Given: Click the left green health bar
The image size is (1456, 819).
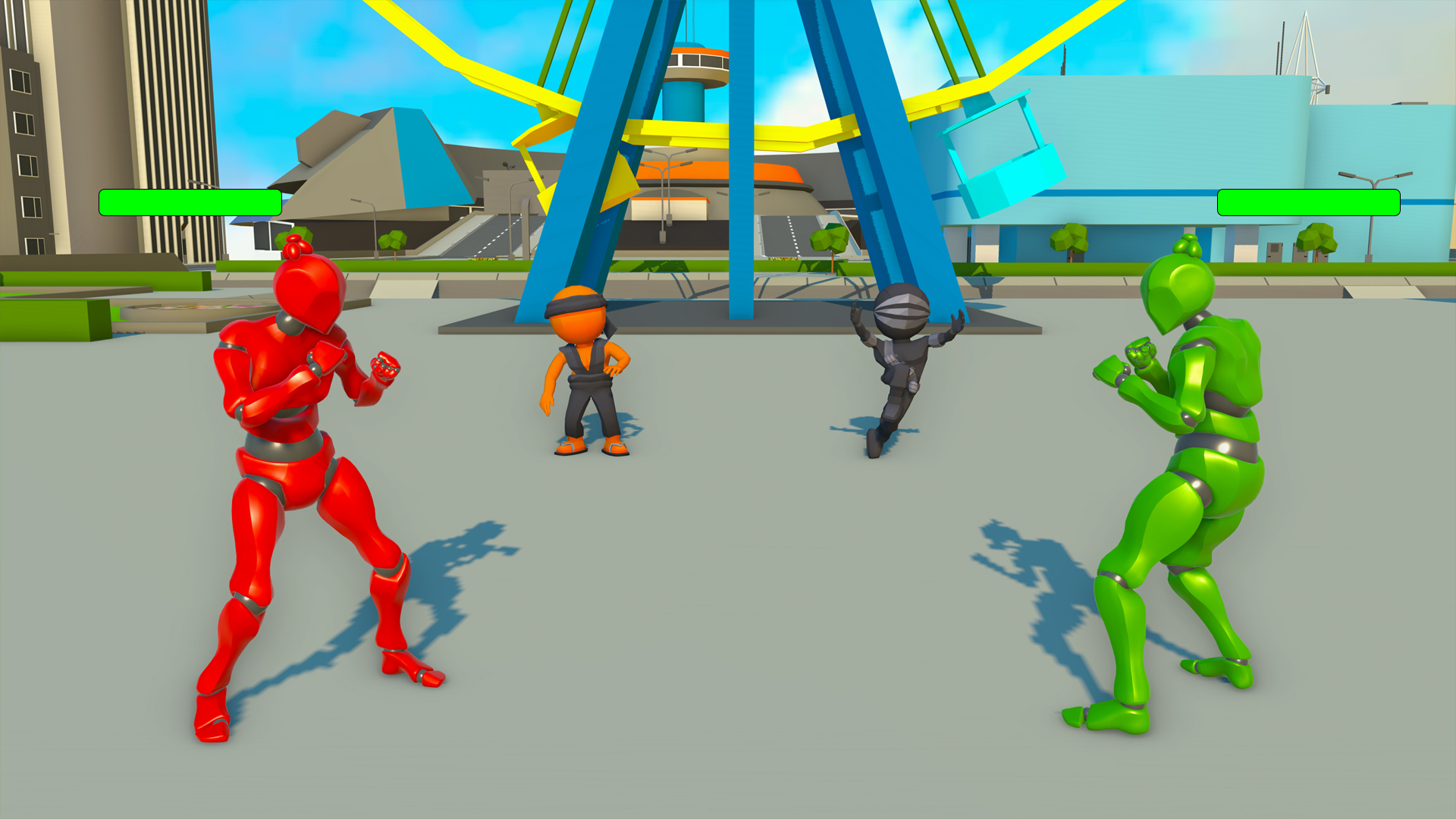Looking at the screenshot, I should click(x=191, y=202).
